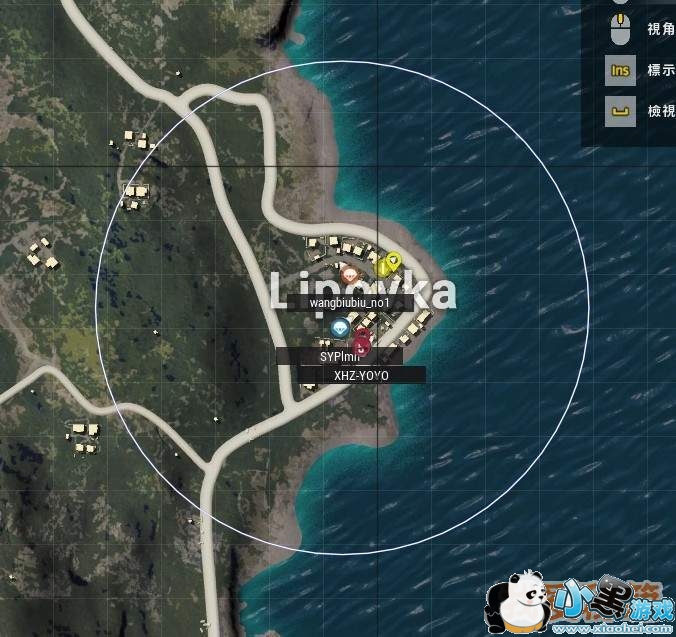676x637 pixels.
Task: Click the orange teammate parachute marker
Action: (350, 275)
